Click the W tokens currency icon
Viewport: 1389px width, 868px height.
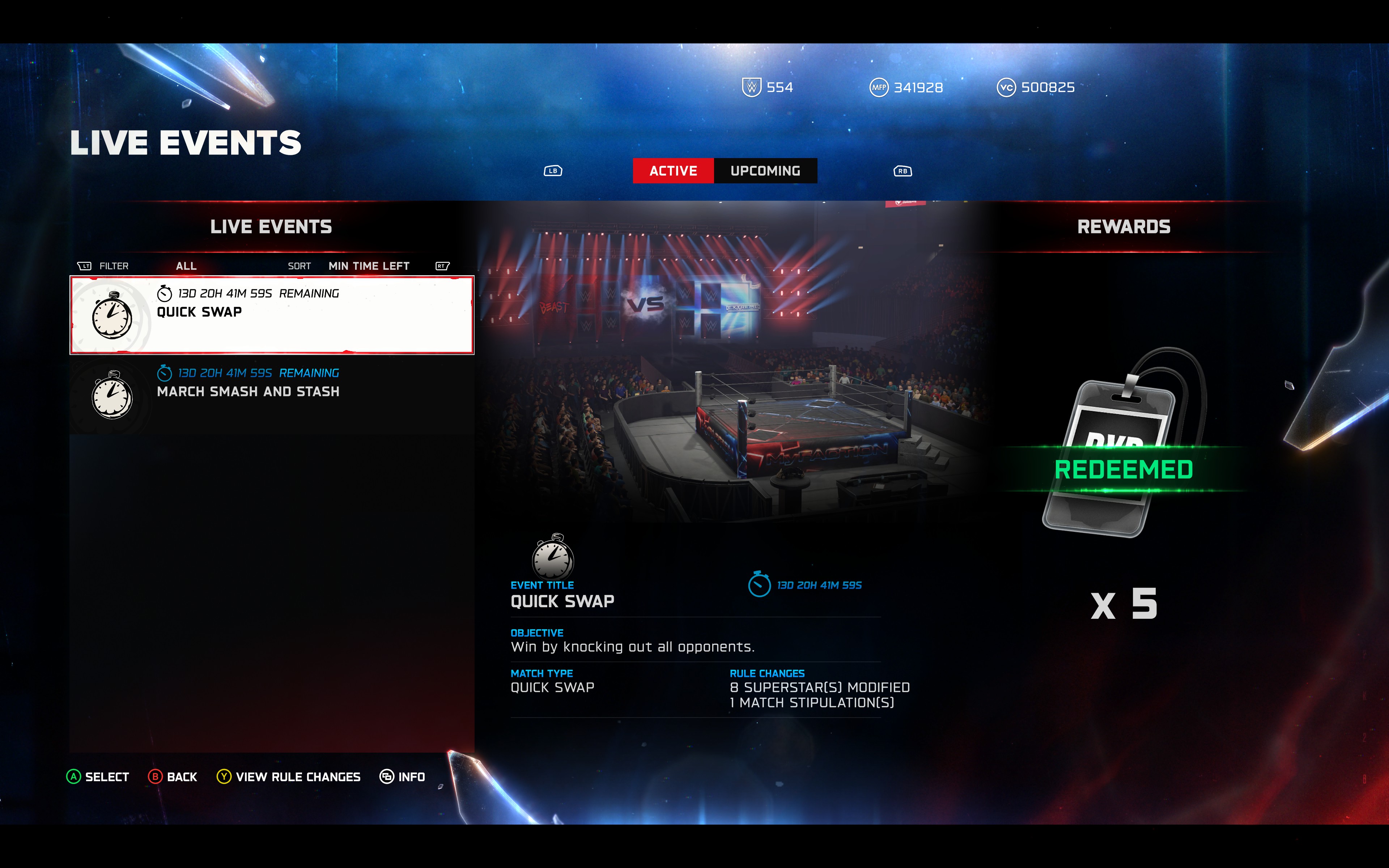[752, 87]
